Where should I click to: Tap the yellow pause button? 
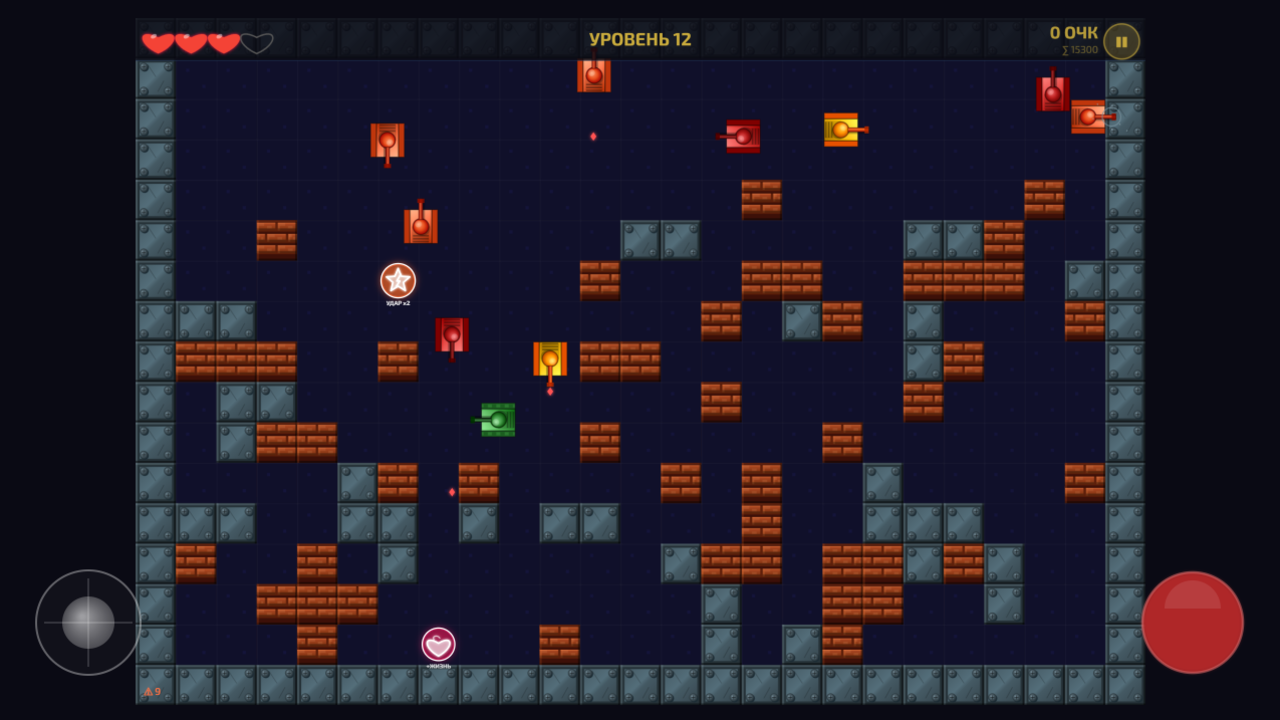pos(1121,41)
